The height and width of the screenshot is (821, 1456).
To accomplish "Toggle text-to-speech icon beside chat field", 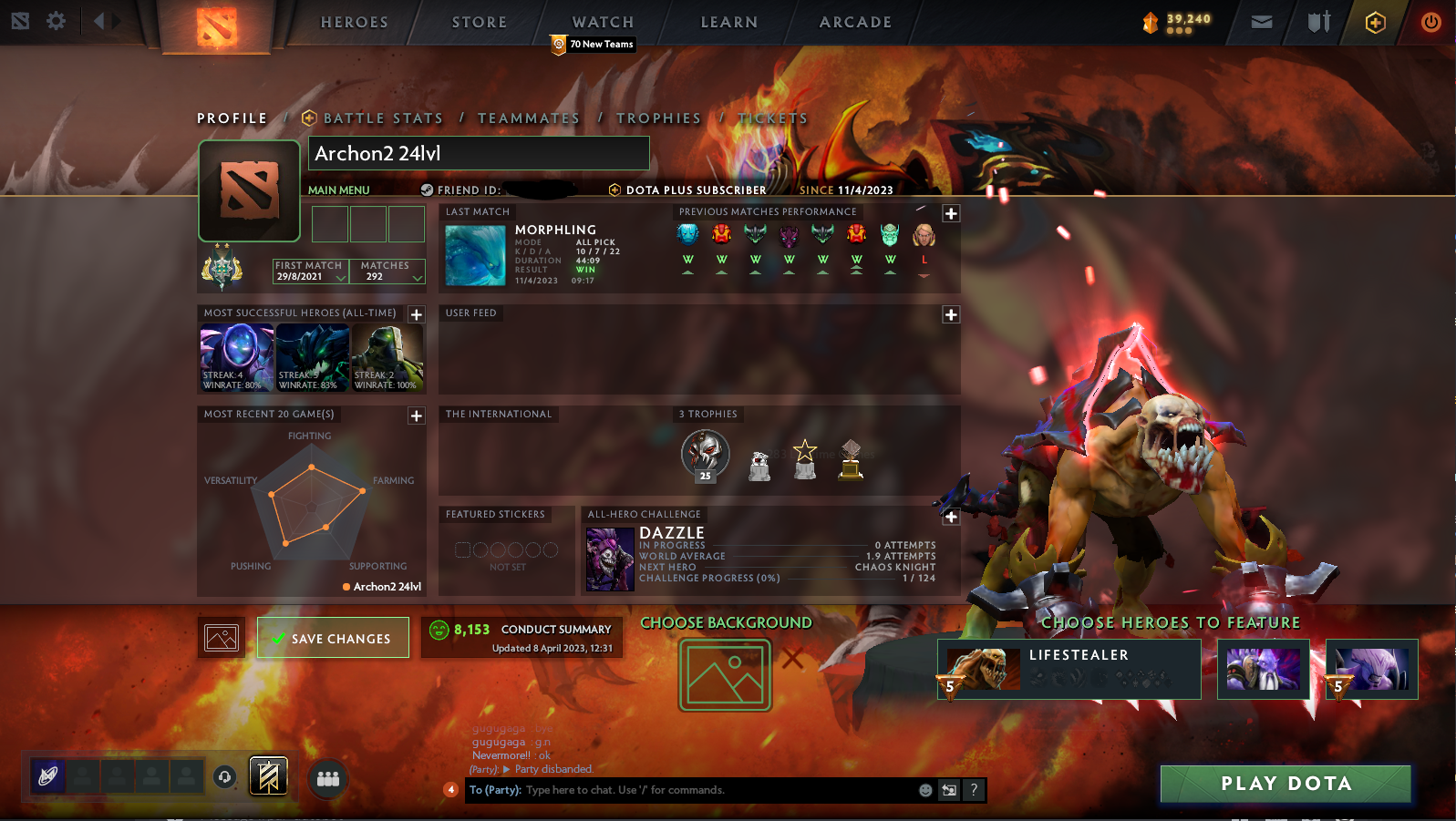I will (x=948, y=790).
